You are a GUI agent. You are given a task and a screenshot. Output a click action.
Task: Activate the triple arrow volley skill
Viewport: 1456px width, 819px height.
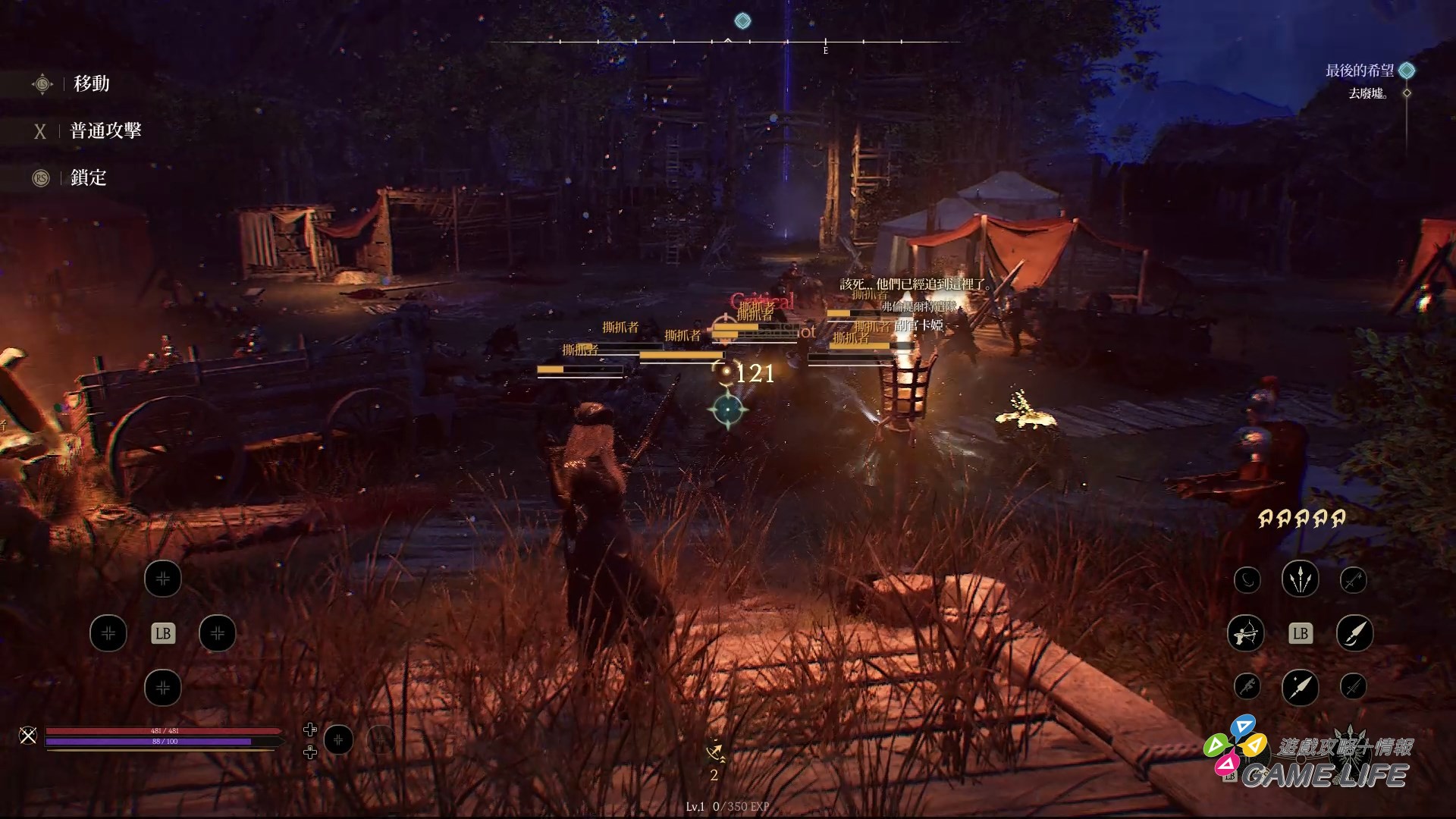[x=1300, y=579]
